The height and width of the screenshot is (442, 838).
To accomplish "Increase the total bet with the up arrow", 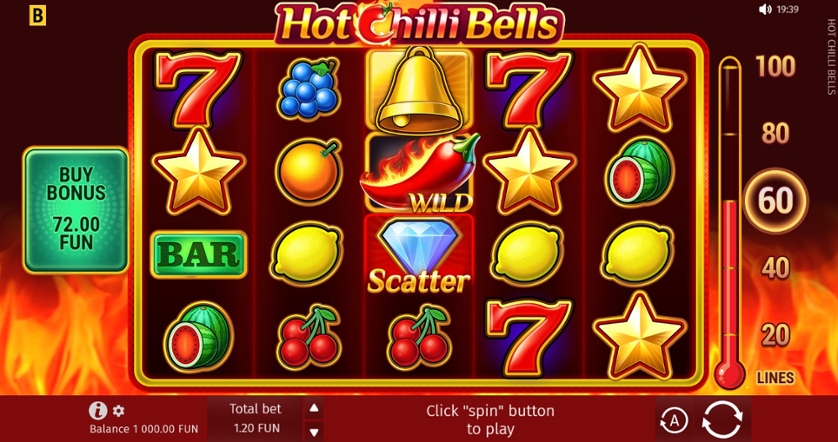I will [314, 408].
